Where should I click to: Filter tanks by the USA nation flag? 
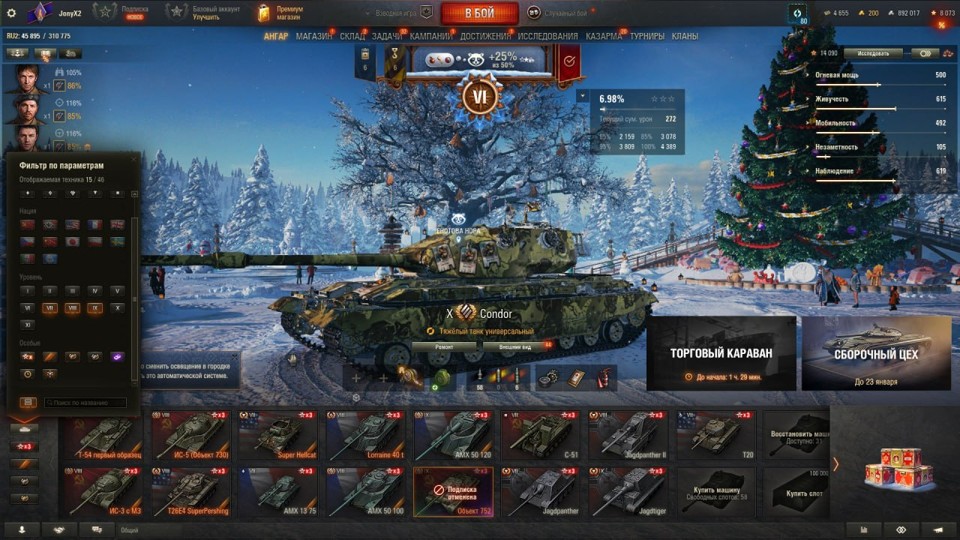click(x=72, y=225)
